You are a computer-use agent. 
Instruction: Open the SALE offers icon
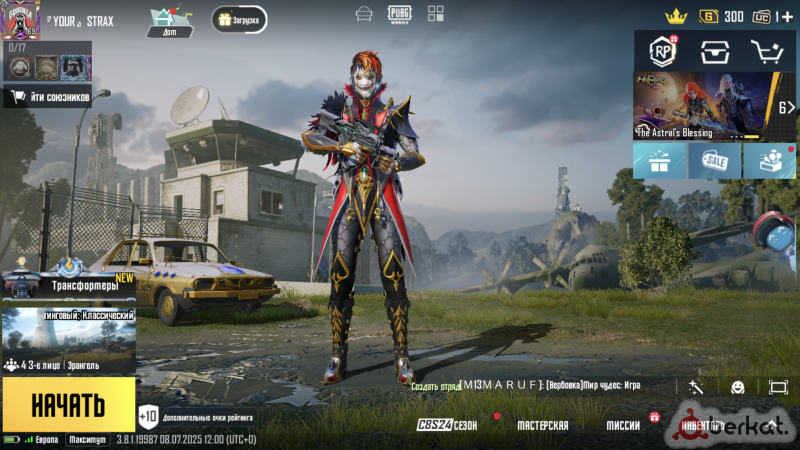coord(714,161)
